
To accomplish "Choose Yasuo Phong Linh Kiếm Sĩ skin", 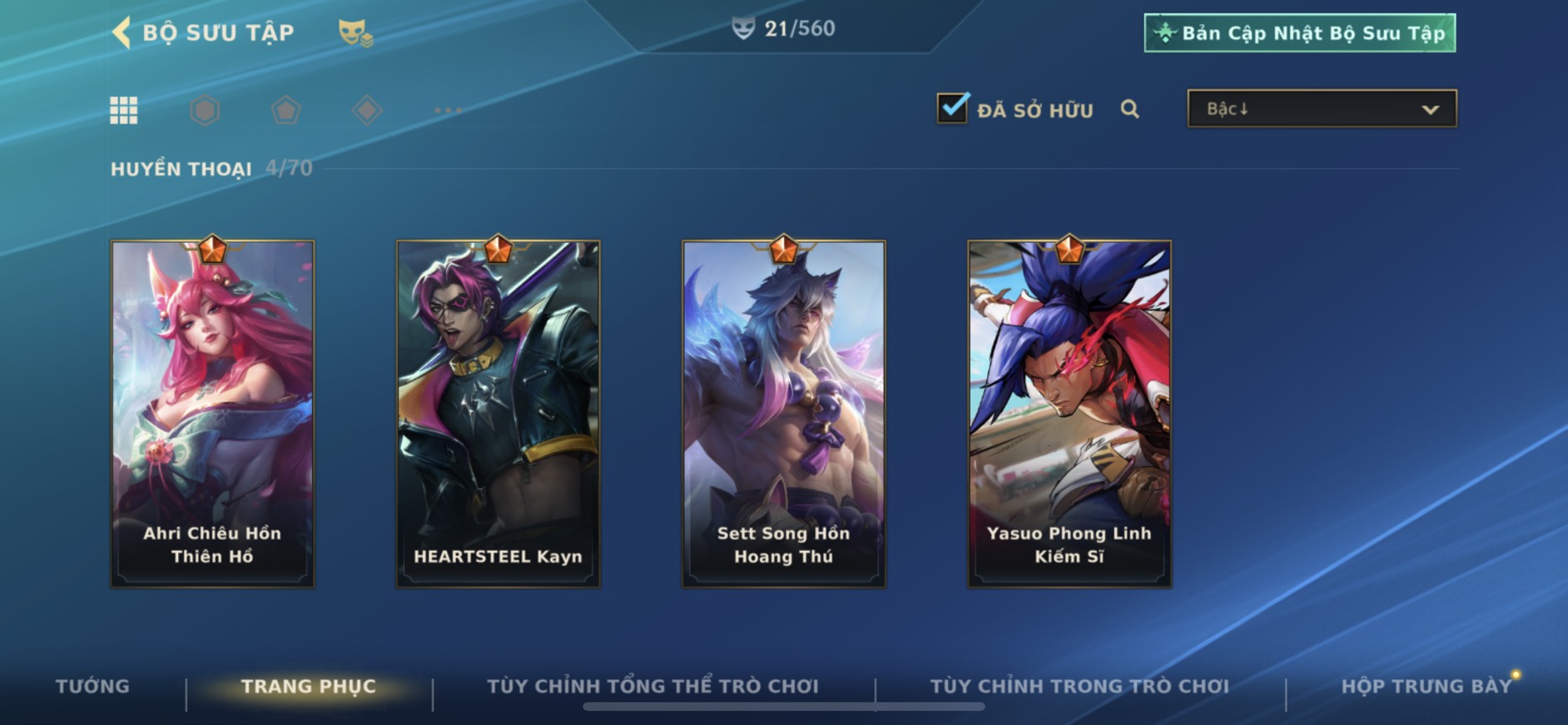I will click(x=1069, y=414).
